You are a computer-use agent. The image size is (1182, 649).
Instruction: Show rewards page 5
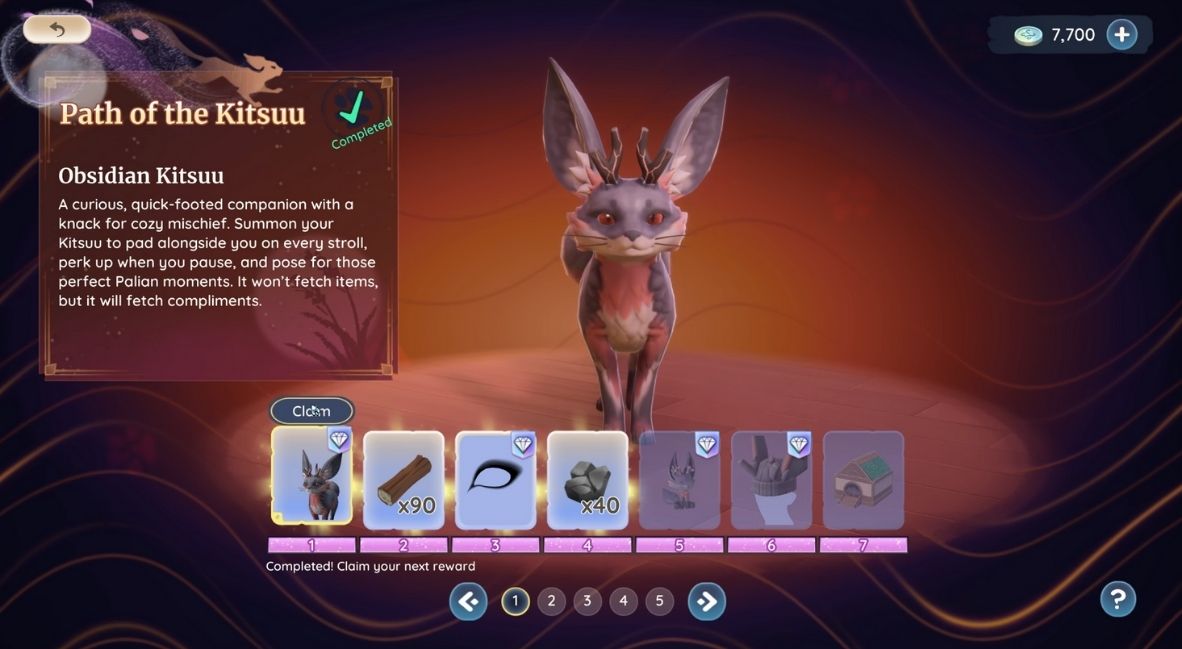click(659, 601)
